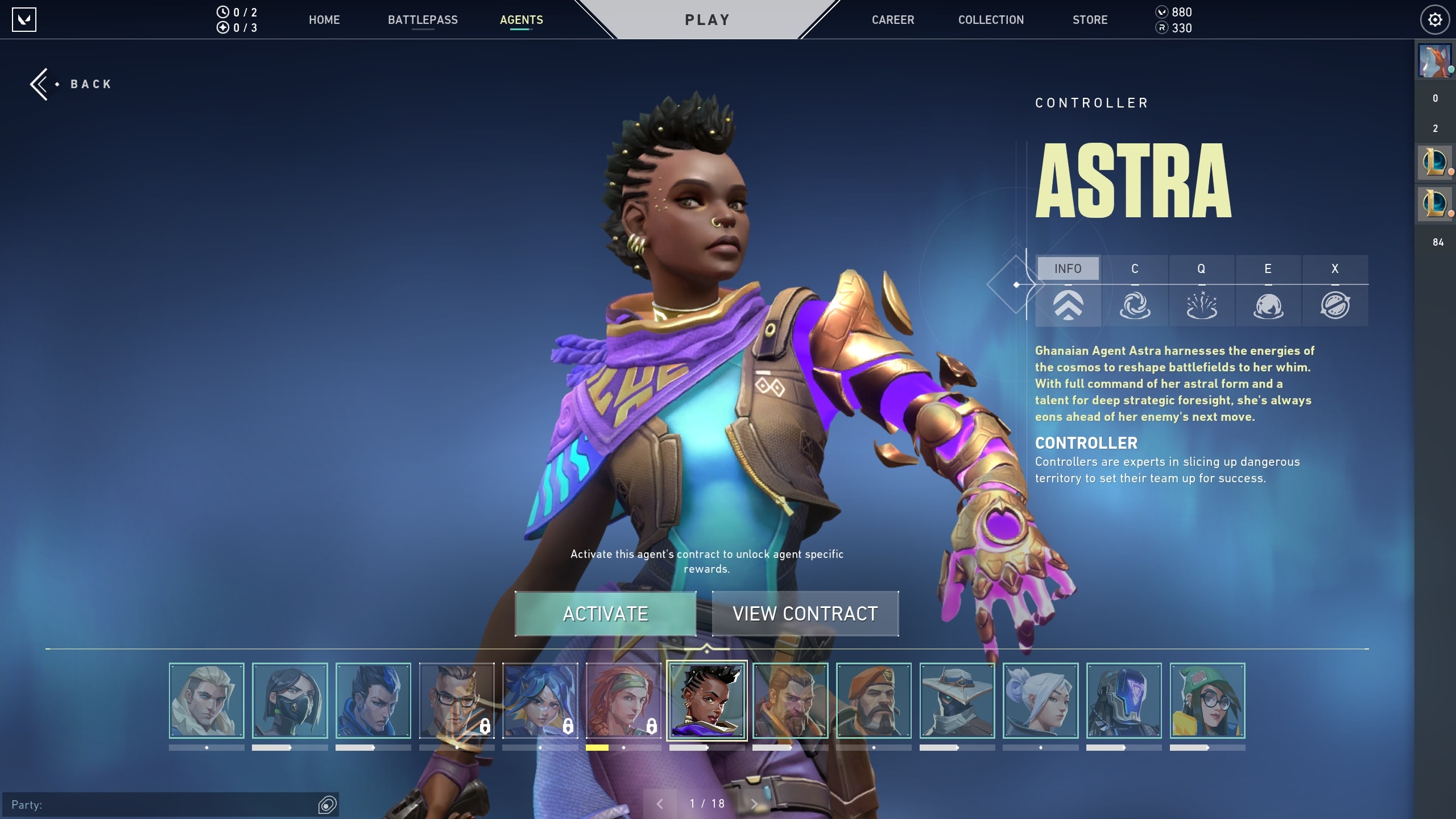The image size is (1456, 819).
Task: Click the PLAY button
Action: click(x=707, y=20)
